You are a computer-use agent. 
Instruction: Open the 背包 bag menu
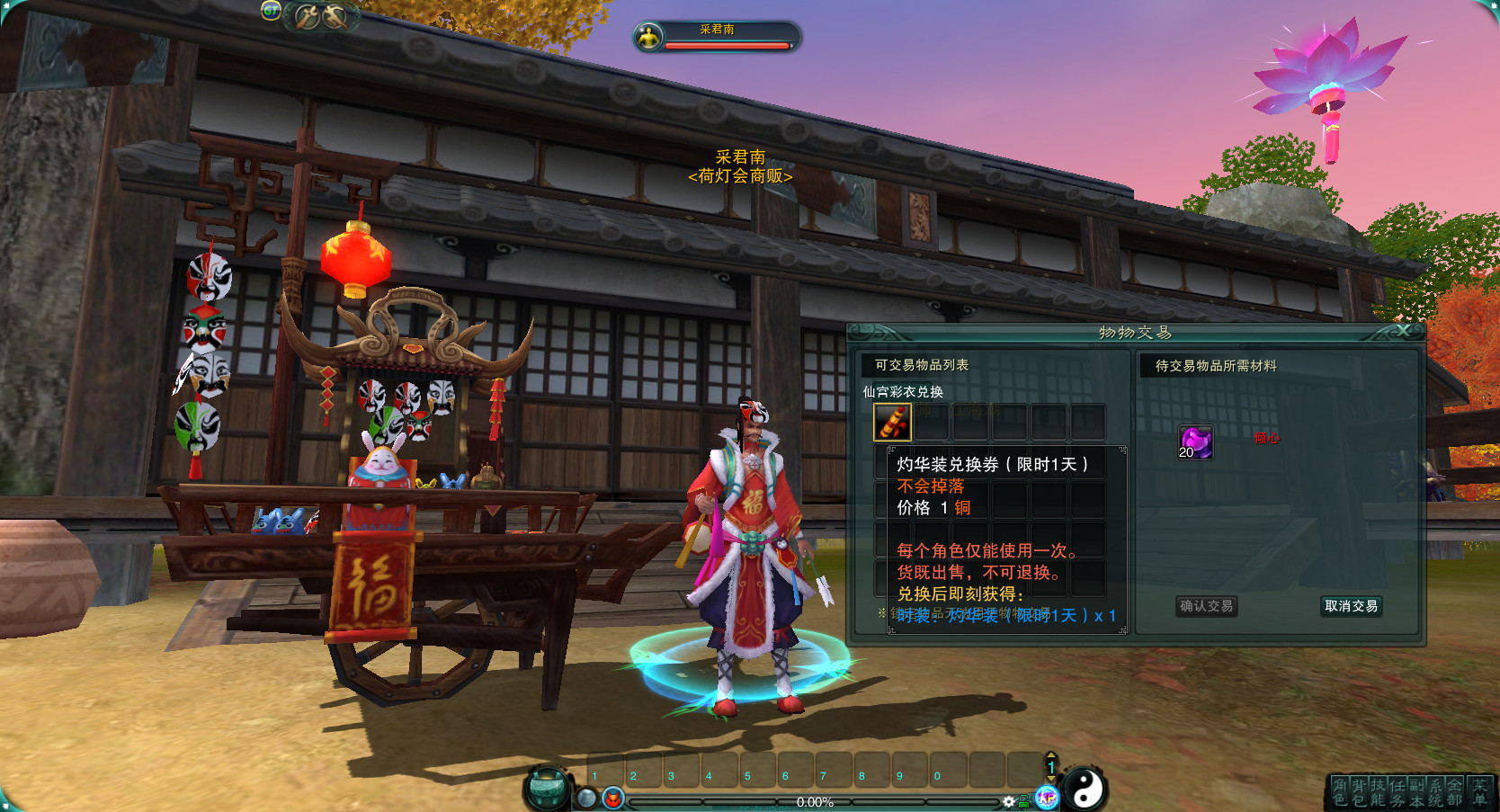(1359, 792)
